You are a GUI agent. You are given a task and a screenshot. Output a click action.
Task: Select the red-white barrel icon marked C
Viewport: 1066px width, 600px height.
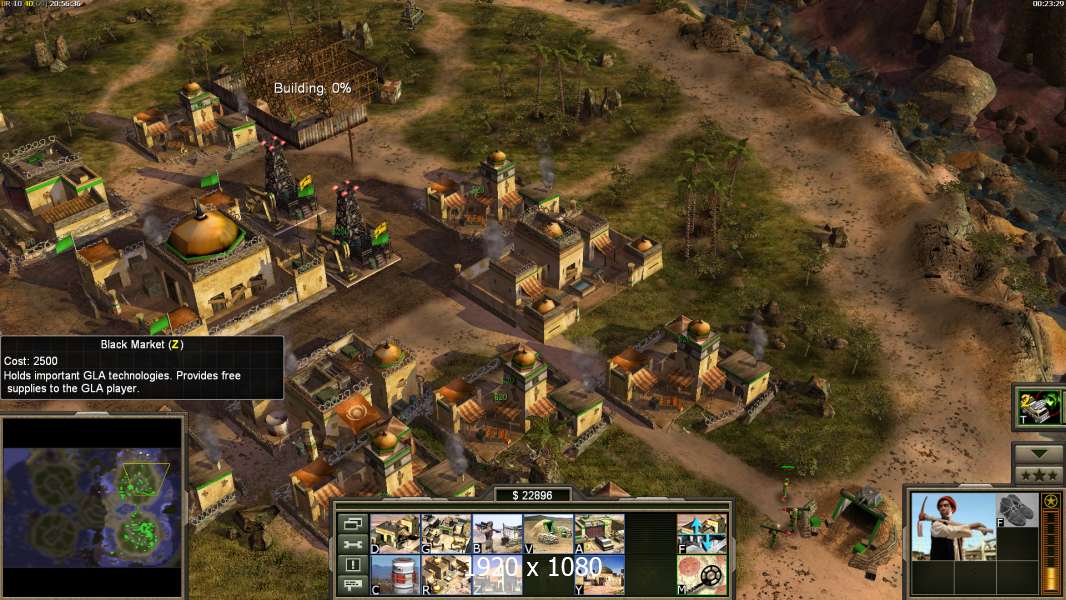[395, 574]
